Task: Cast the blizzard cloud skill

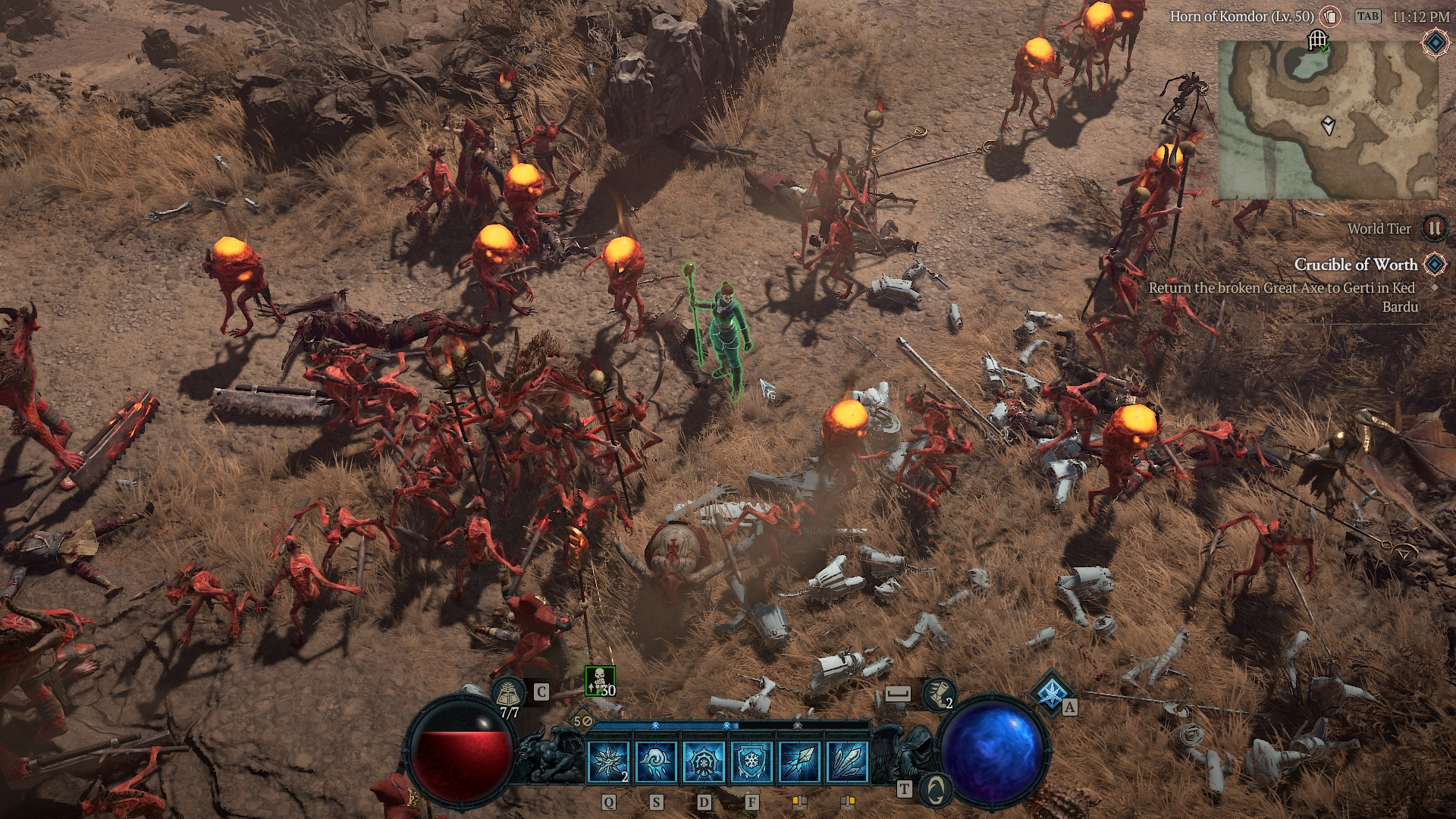Action: [x=656, y=761]
